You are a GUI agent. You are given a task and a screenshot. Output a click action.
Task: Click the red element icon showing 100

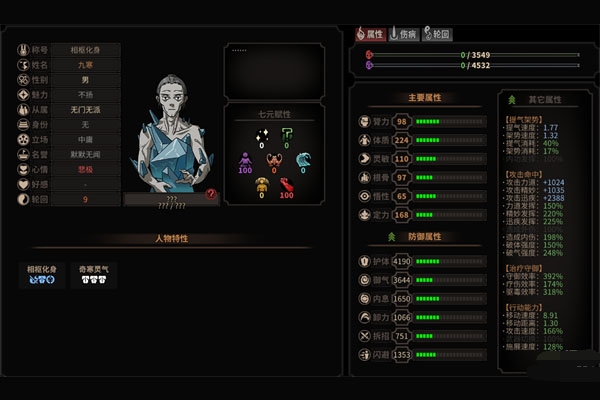point(288,186)
